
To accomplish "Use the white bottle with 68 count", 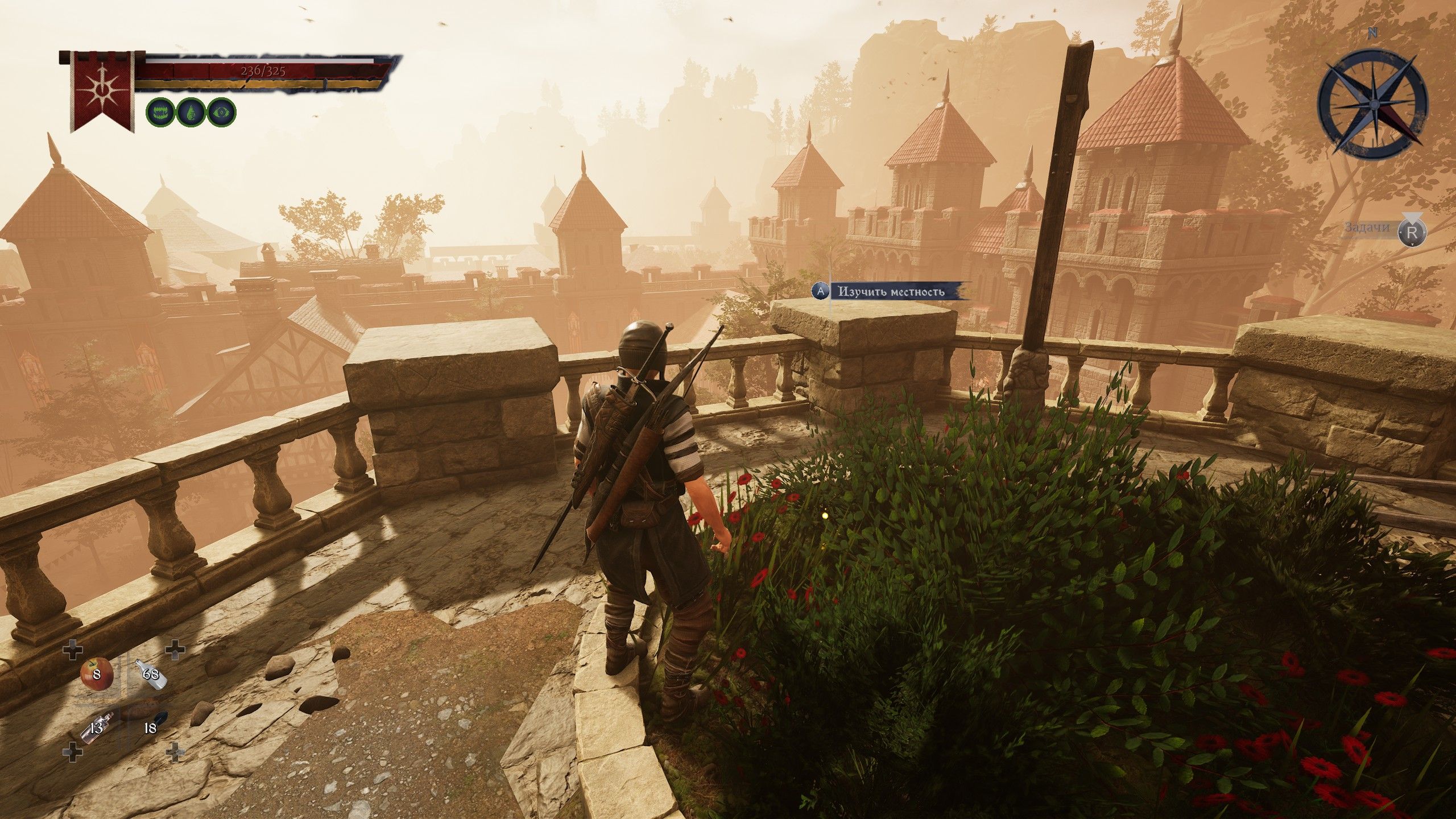I will [151, 675].
